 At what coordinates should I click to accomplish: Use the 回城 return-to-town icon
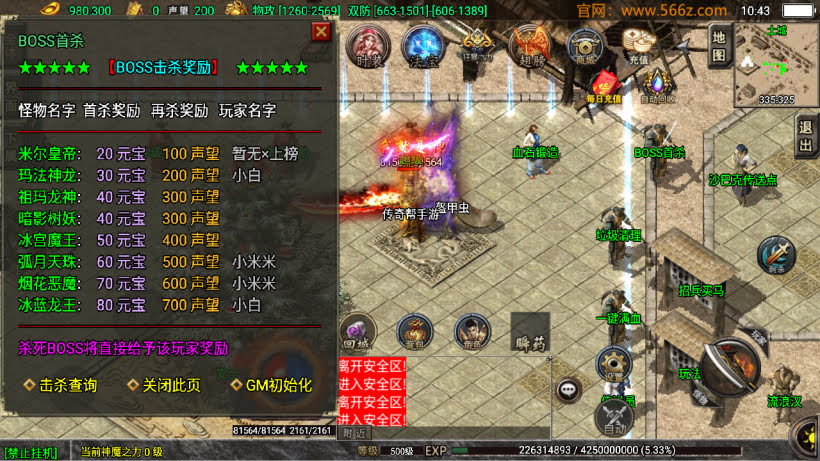tap(357, 331)
